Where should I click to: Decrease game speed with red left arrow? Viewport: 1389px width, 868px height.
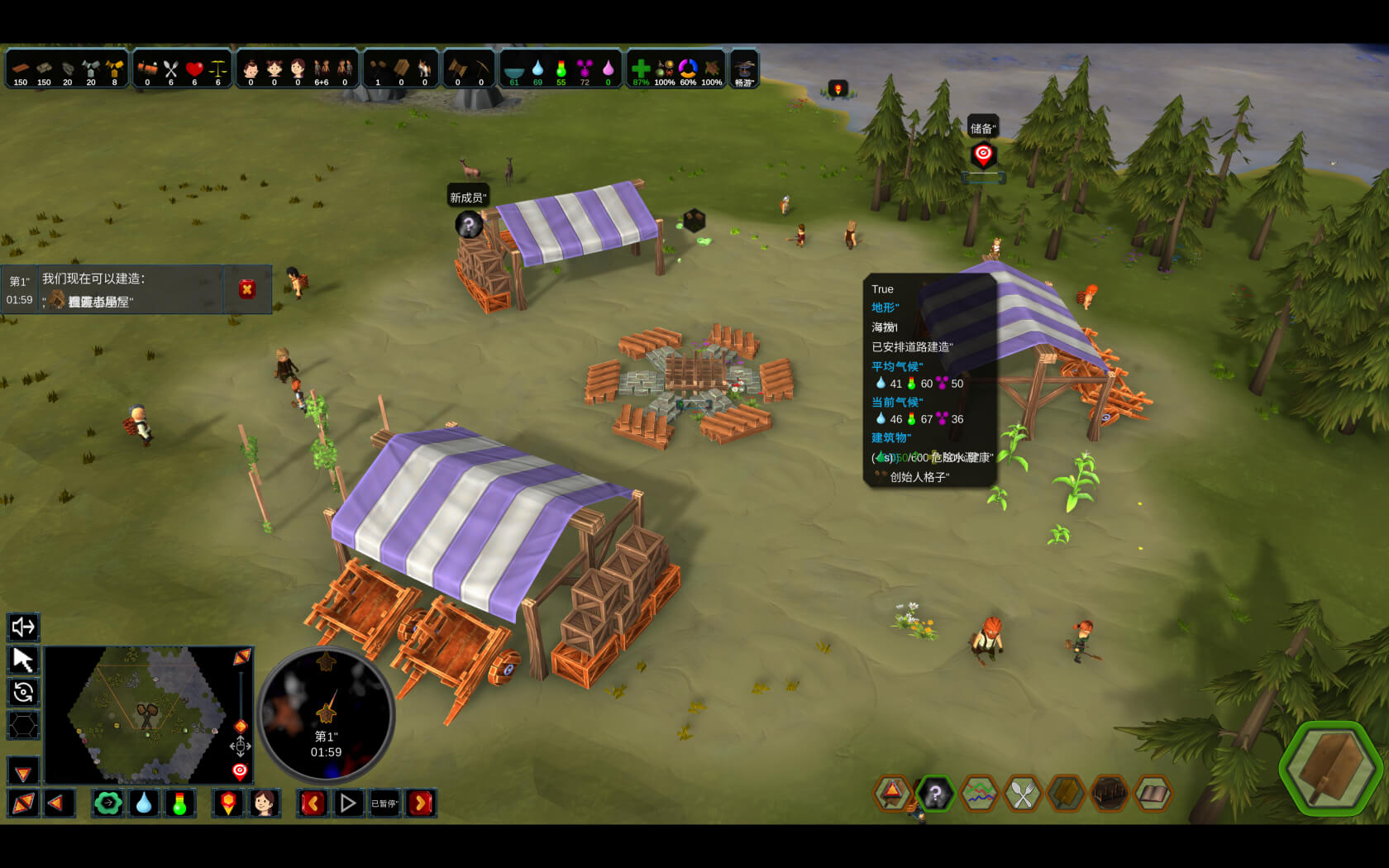coord(313,803)
